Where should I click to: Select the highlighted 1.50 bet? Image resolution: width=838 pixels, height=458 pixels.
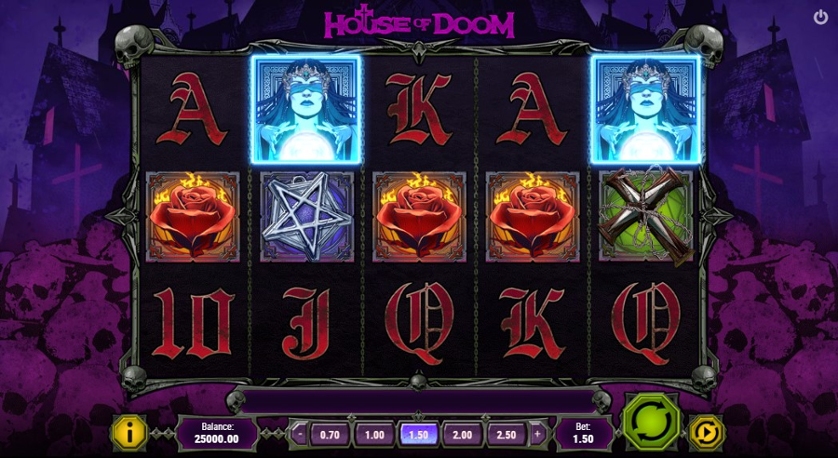(418, 434)
